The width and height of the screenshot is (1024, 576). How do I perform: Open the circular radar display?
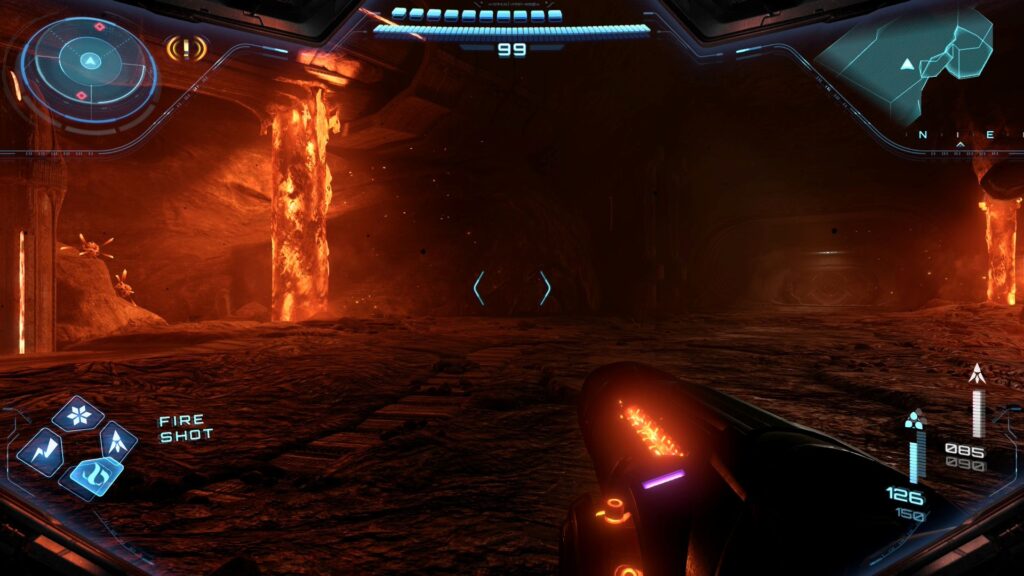[x=89, y=68]
